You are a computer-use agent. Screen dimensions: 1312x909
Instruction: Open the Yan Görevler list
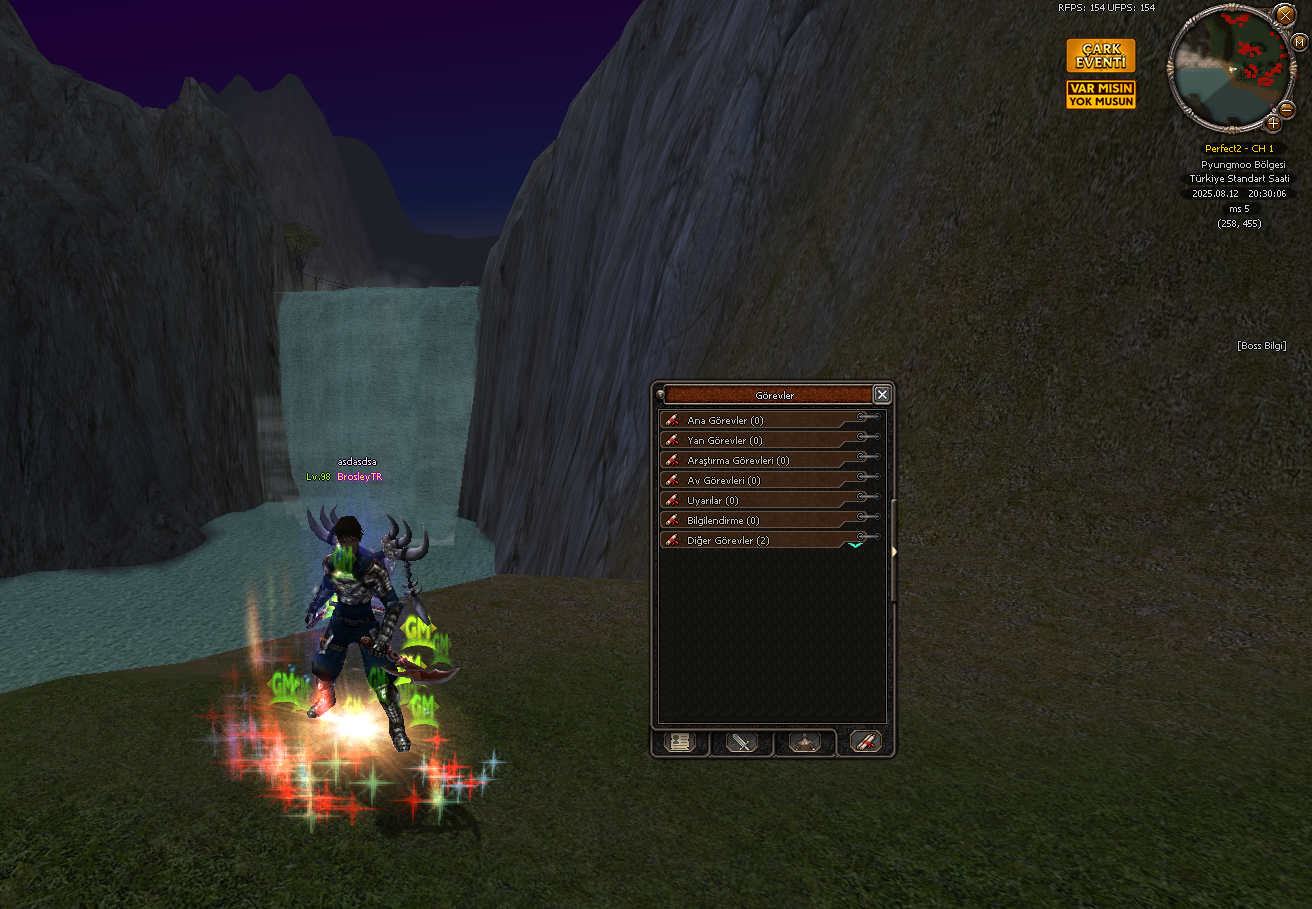[x=760, y=441]
